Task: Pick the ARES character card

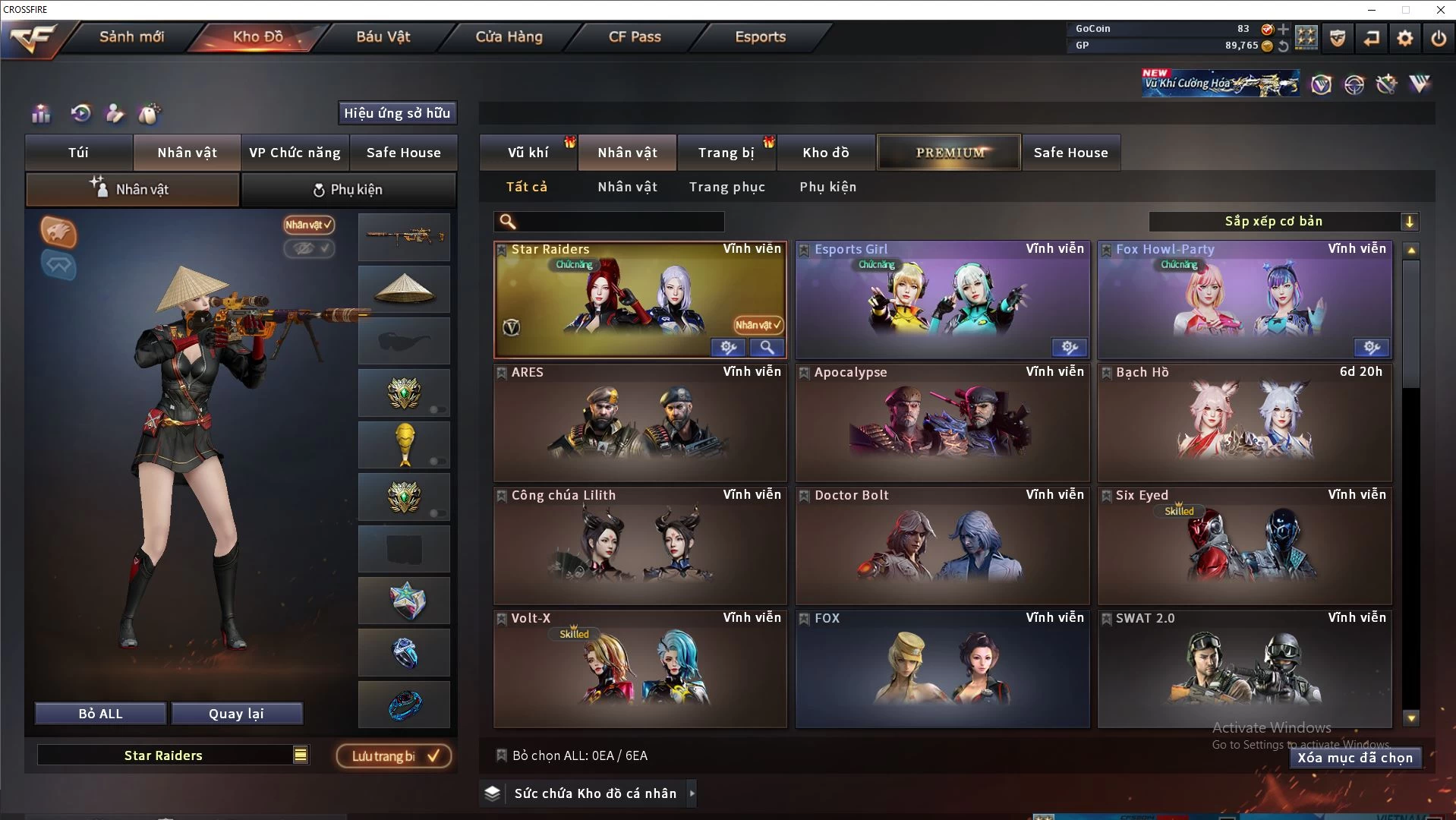Action: tap(640, 423)
